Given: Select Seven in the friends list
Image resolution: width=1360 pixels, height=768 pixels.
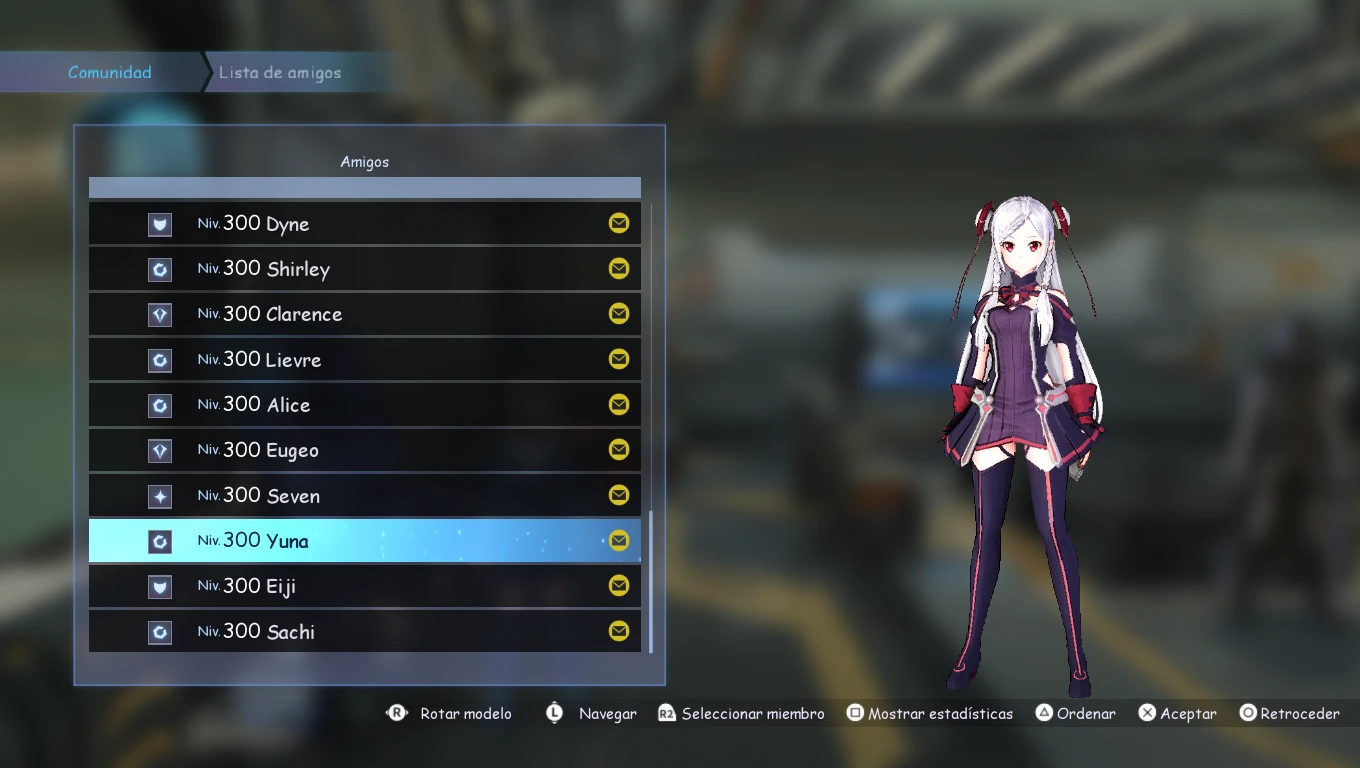Looking at the screenshot, I should click(364, 496).
